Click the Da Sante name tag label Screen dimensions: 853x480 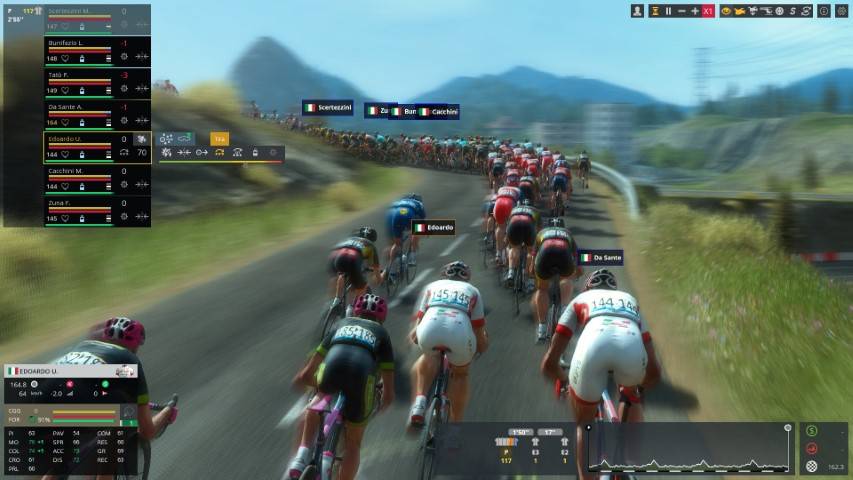(601, 258)
